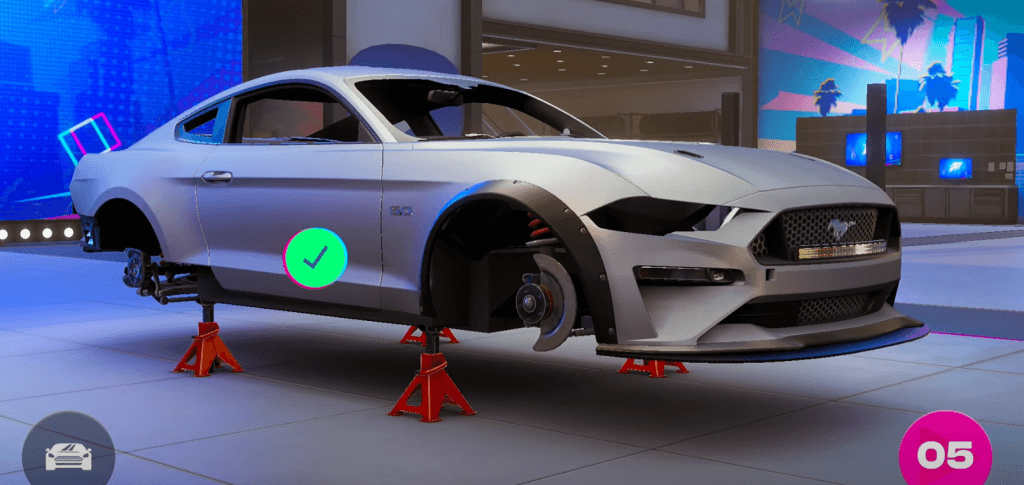This screenshot has height=485, width=1024.
Task: Select the pink 05 counter button
Action: (944, 454)
